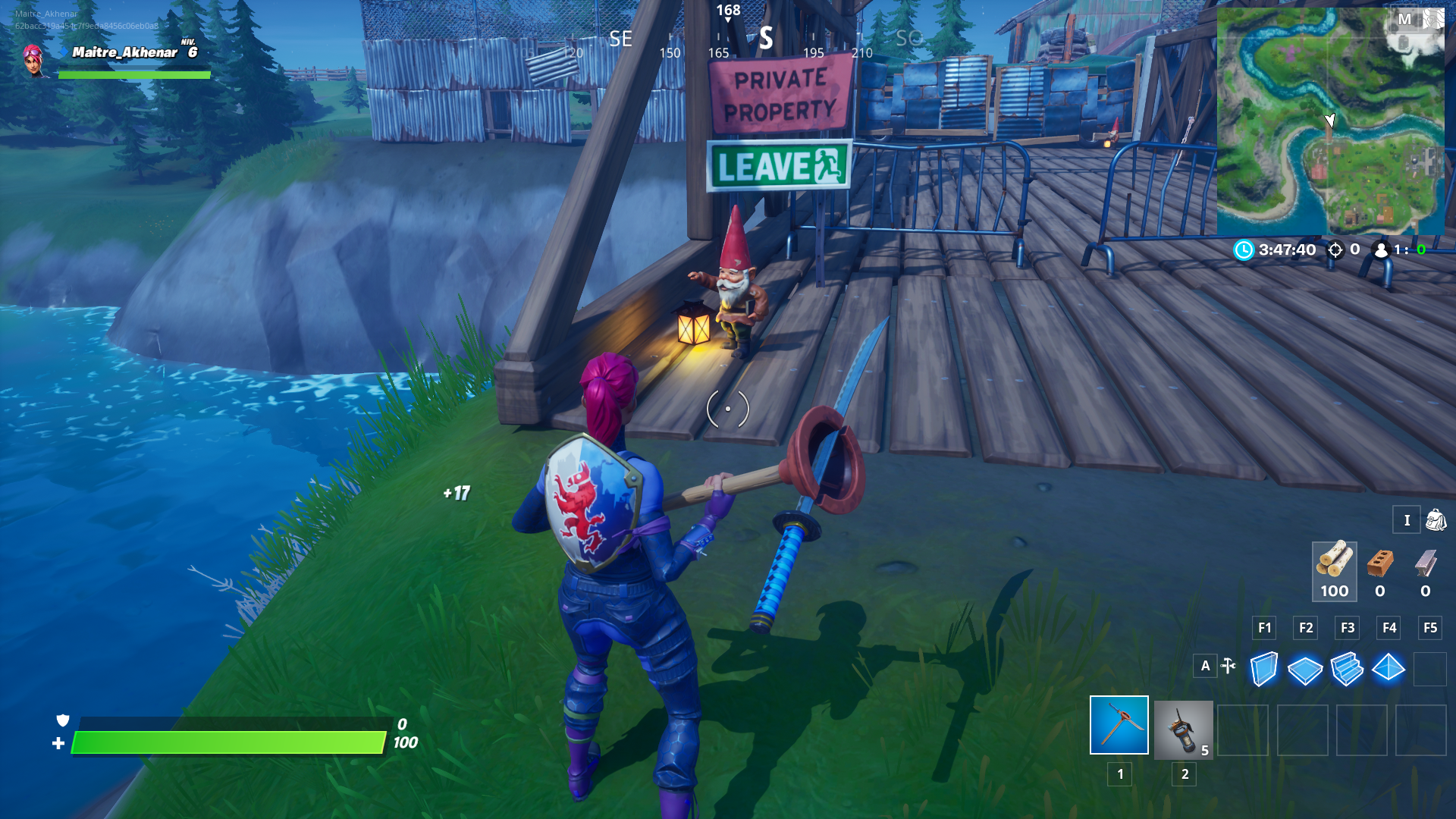The image size is (1456, 819).
Task: Select the stairs building piece
Action: coord(1347,669)
